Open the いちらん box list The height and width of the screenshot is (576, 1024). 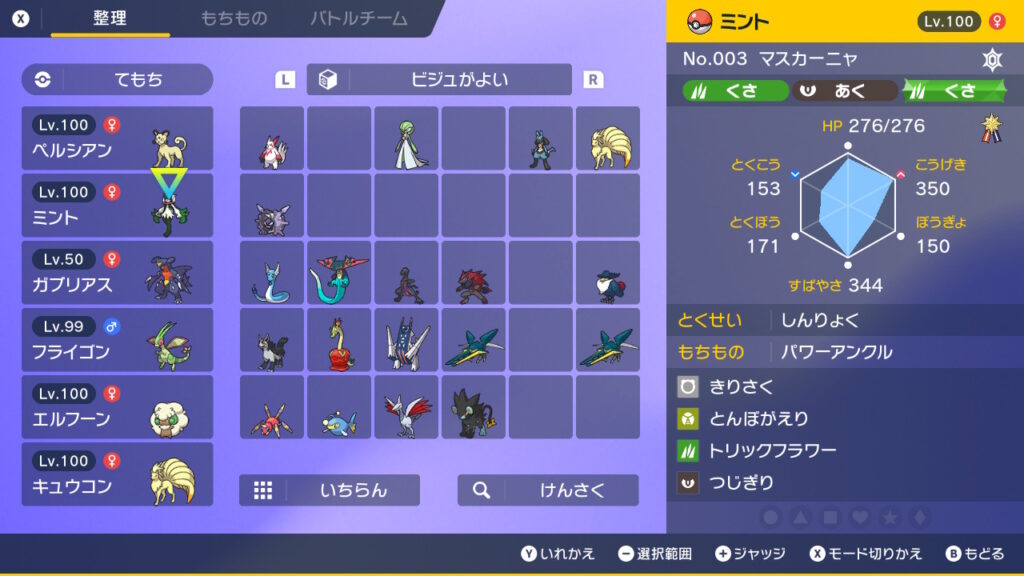[329, 490]
